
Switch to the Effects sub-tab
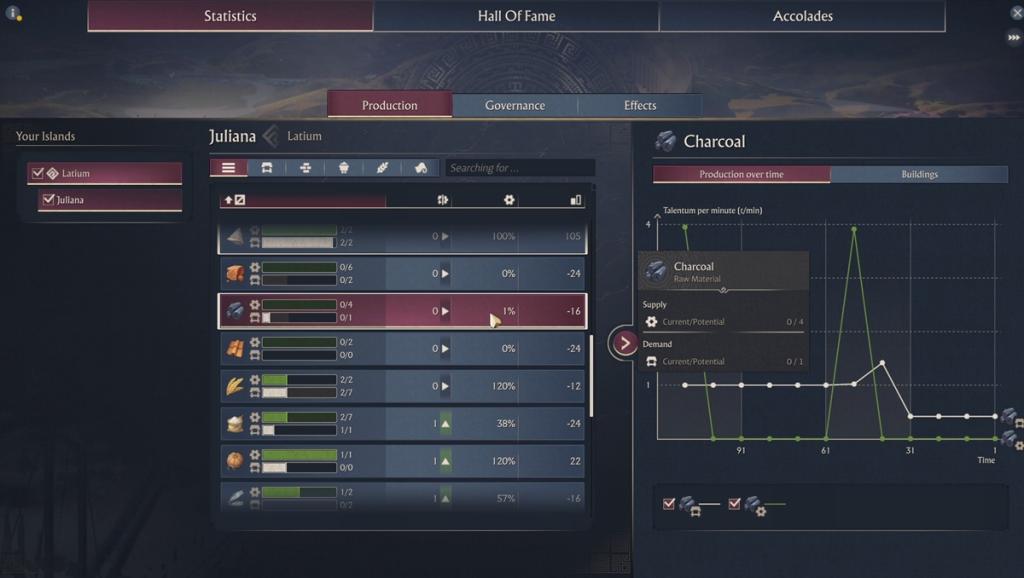click(x=640, y=106)
